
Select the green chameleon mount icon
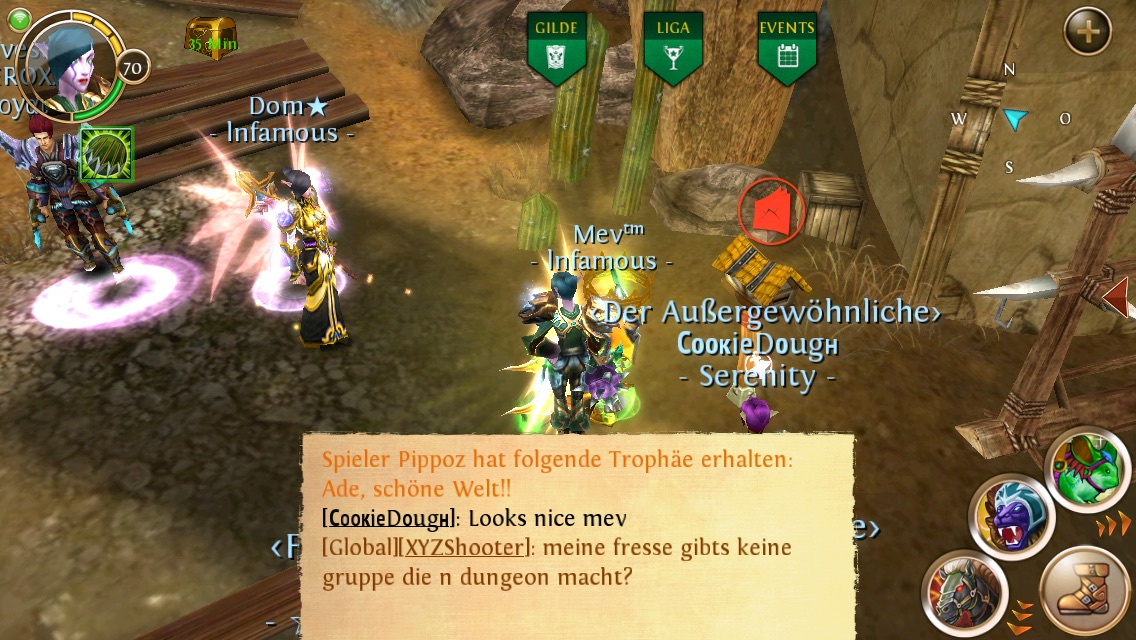point(1088,468)
